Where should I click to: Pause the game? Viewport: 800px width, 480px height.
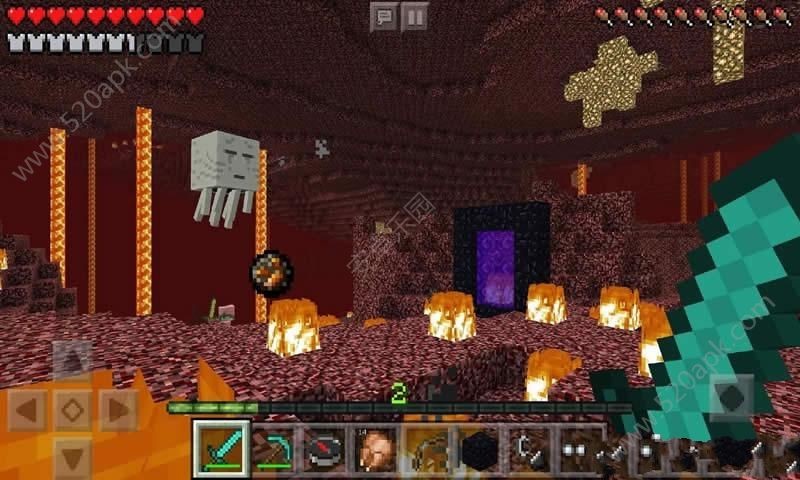click(x=414, y=16)
